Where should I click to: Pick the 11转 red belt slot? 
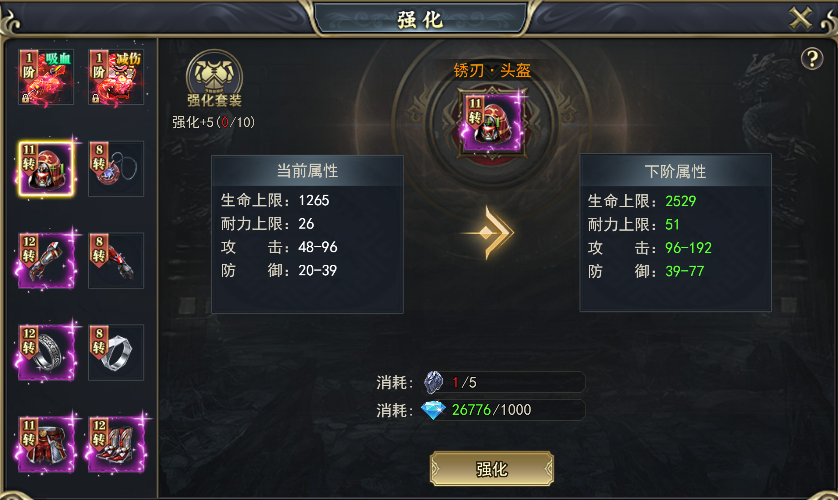click(x=46, y=444)
